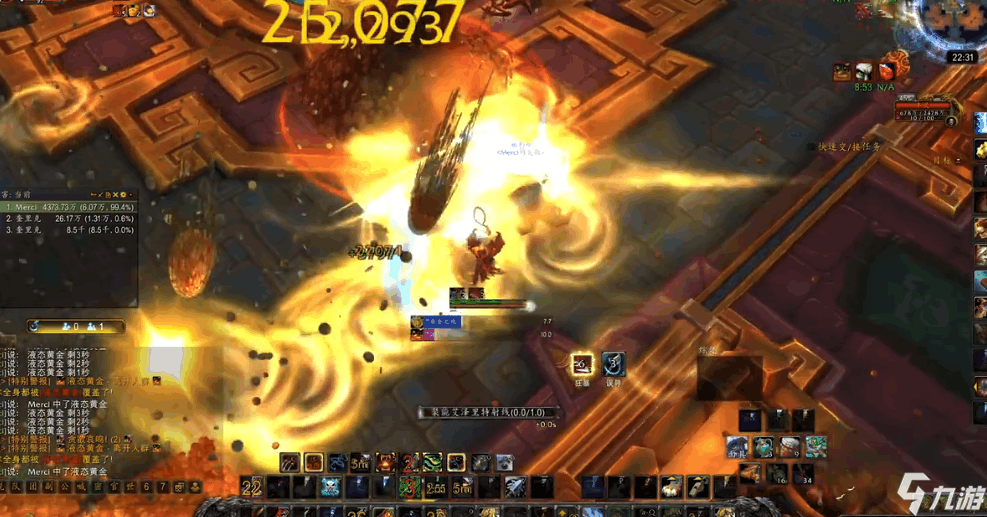Click the green-banded snake ability icon

tap(432, 462)
